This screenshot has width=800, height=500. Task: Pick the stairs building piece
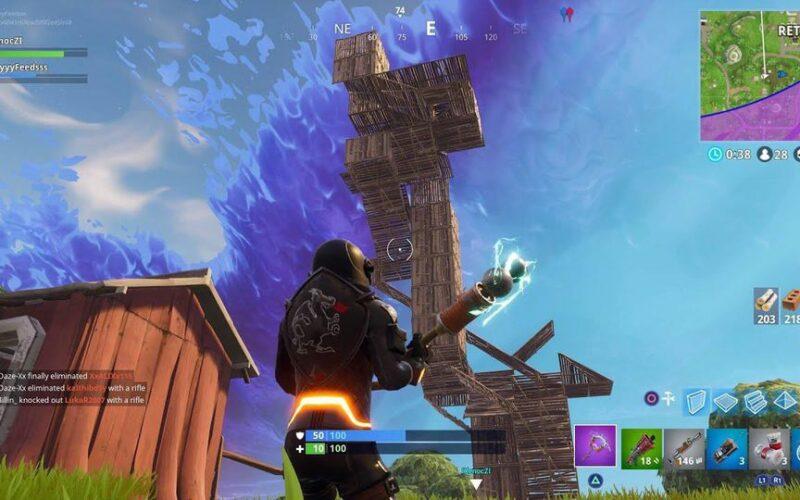(x=756, y=401)
